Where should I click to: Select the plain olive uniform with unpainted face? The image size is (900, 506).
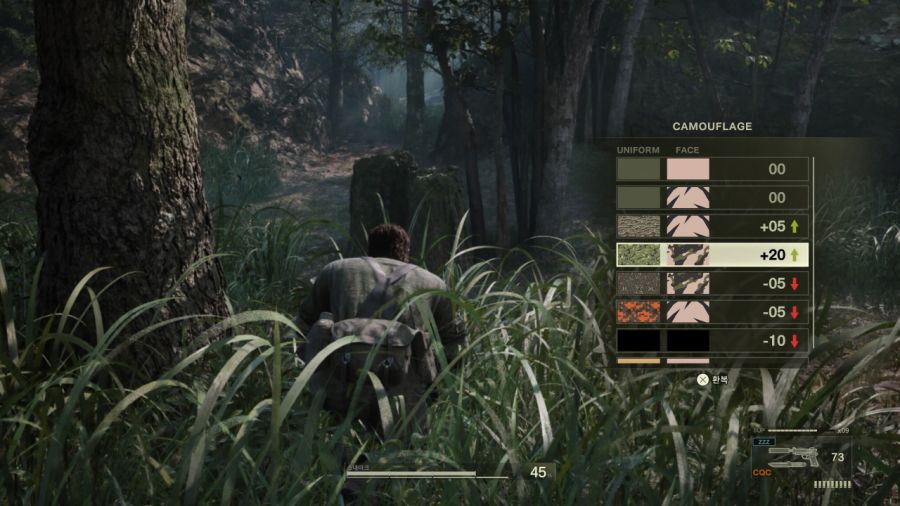tap(711, 169)
